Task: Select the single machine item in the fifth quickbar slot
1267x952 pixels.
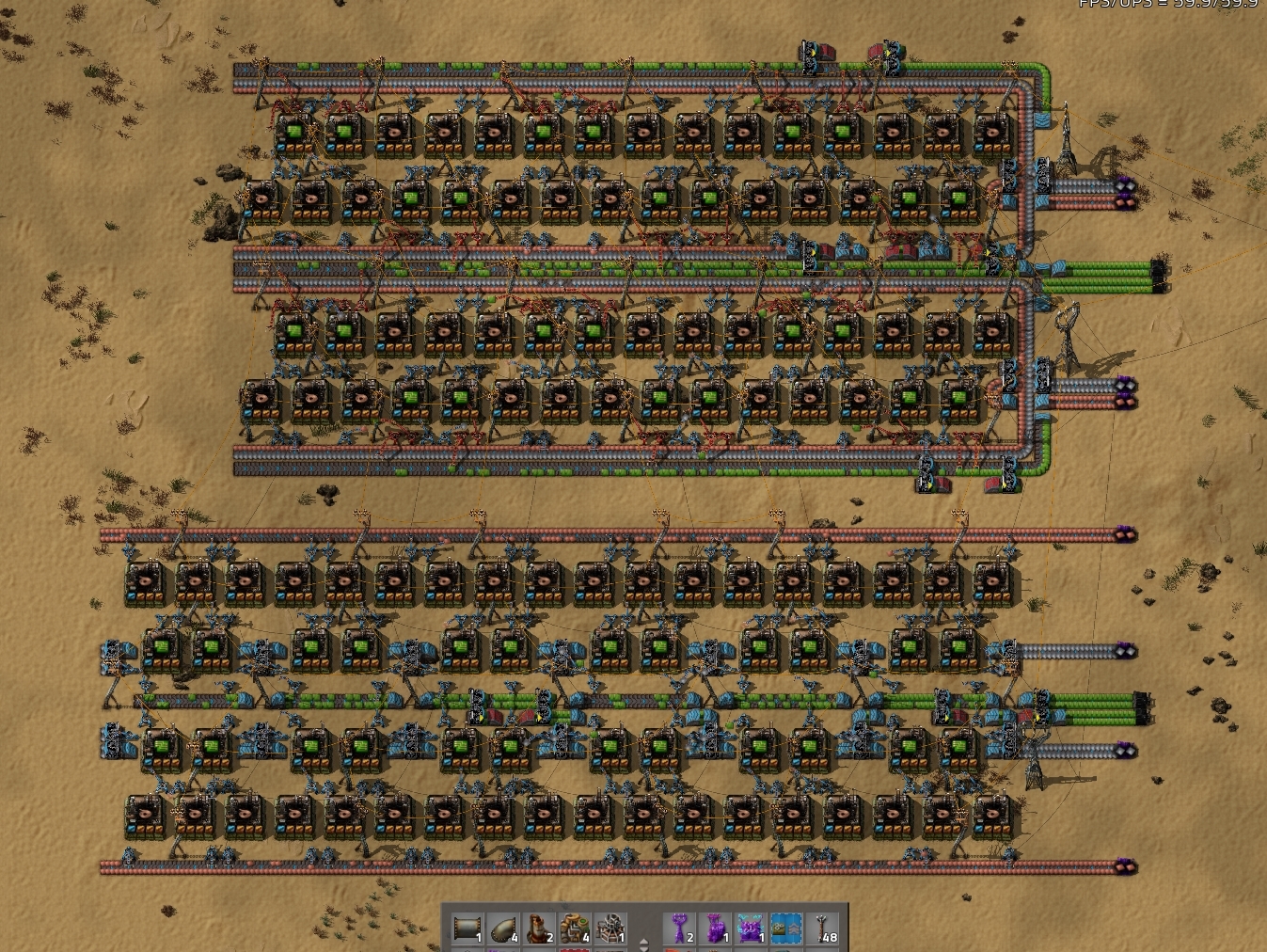Action: tap(611, 927)
